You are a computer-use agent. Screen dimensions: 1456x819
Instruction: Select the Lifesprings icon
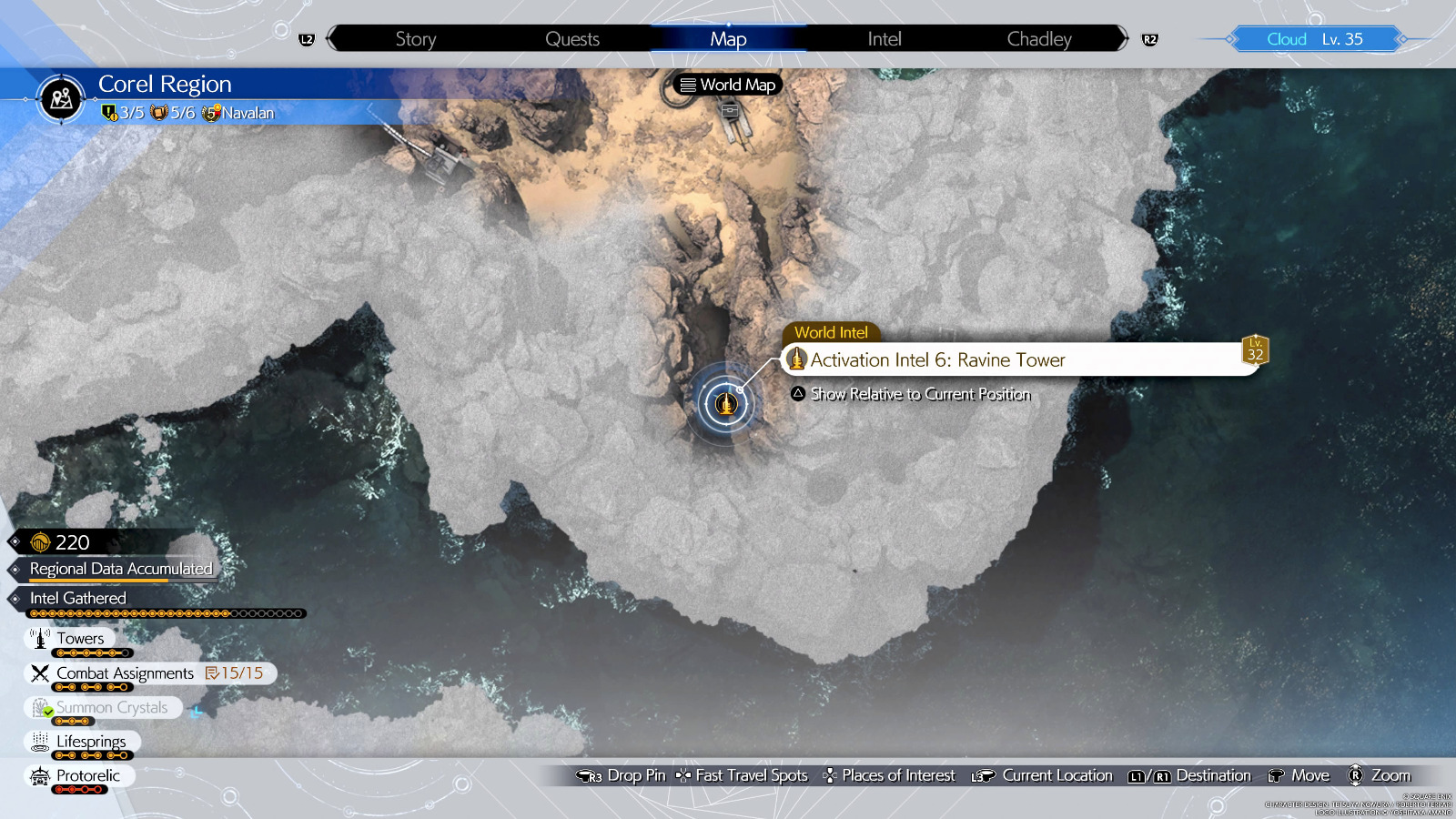pos(38,742)
